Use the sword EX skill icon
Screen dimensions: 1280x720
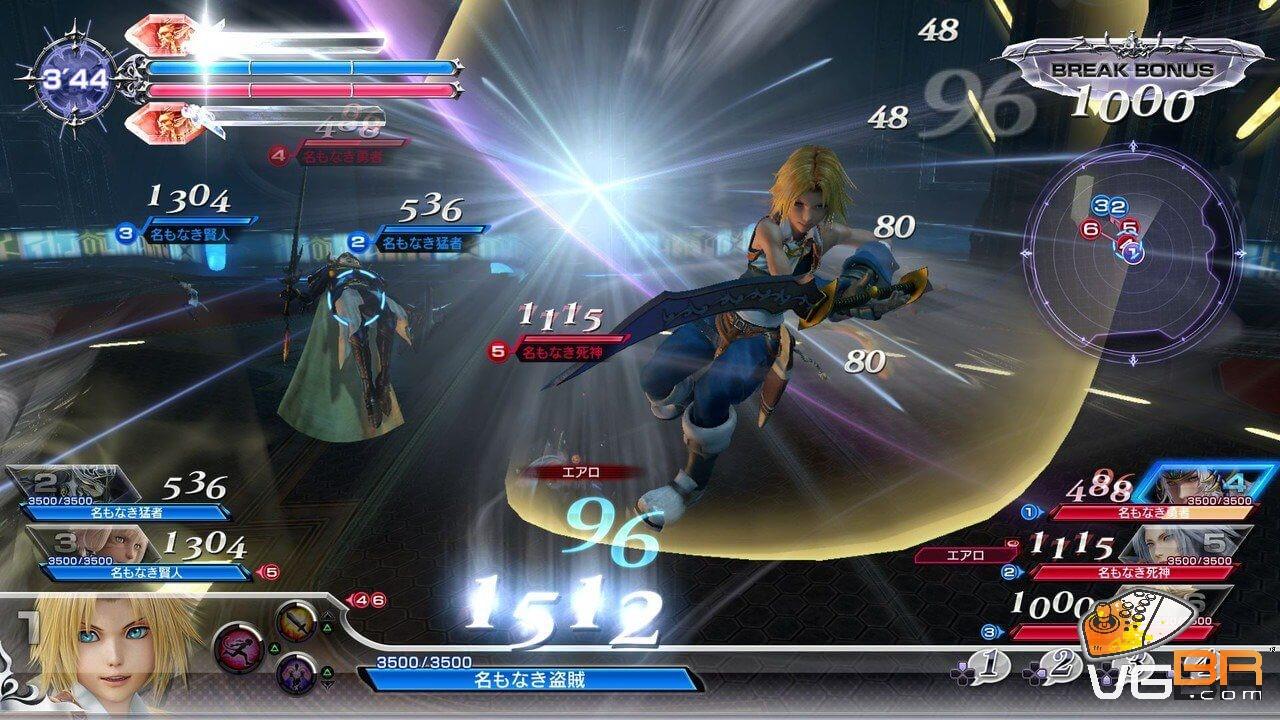pyautogui.click(x=296, y=621)
